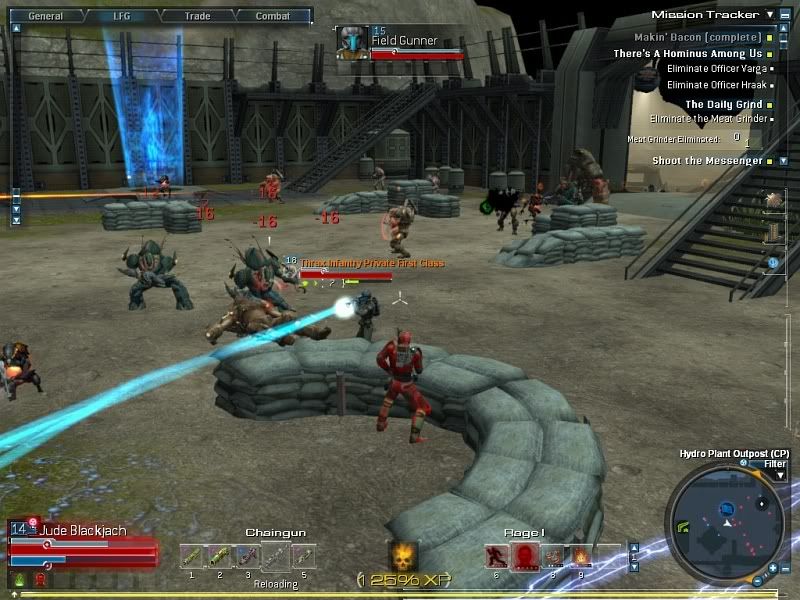Minimize the Mission Tracker panel
This screenshot has height=600, width=800.
tap(784, 15)
